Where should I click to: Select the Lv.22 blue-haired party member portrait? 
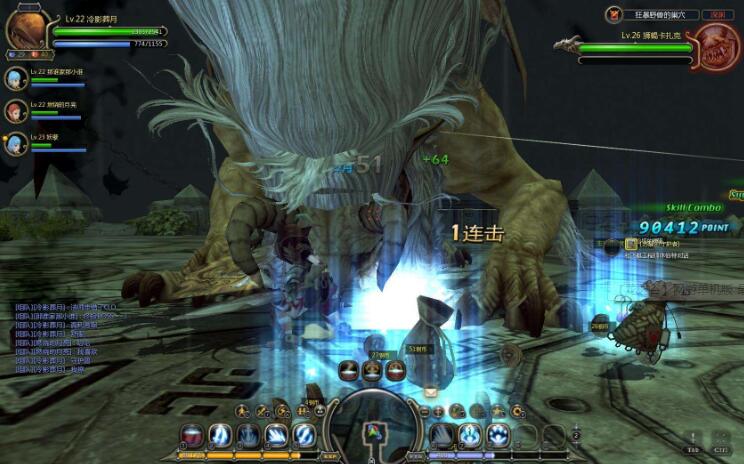tap(15, 78)
